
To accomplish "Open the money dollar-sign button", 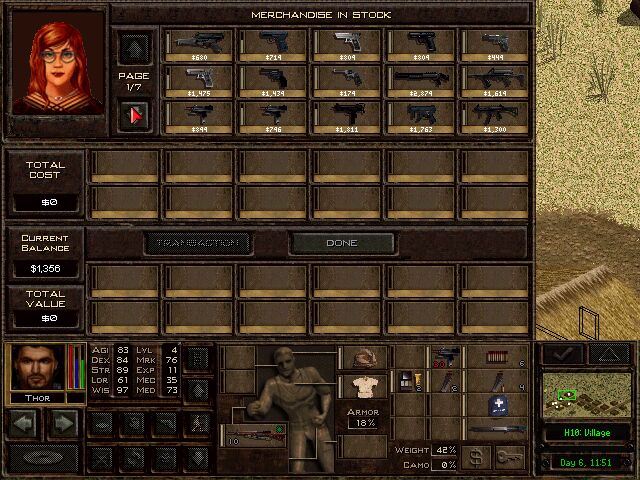I will click(477, 457).
